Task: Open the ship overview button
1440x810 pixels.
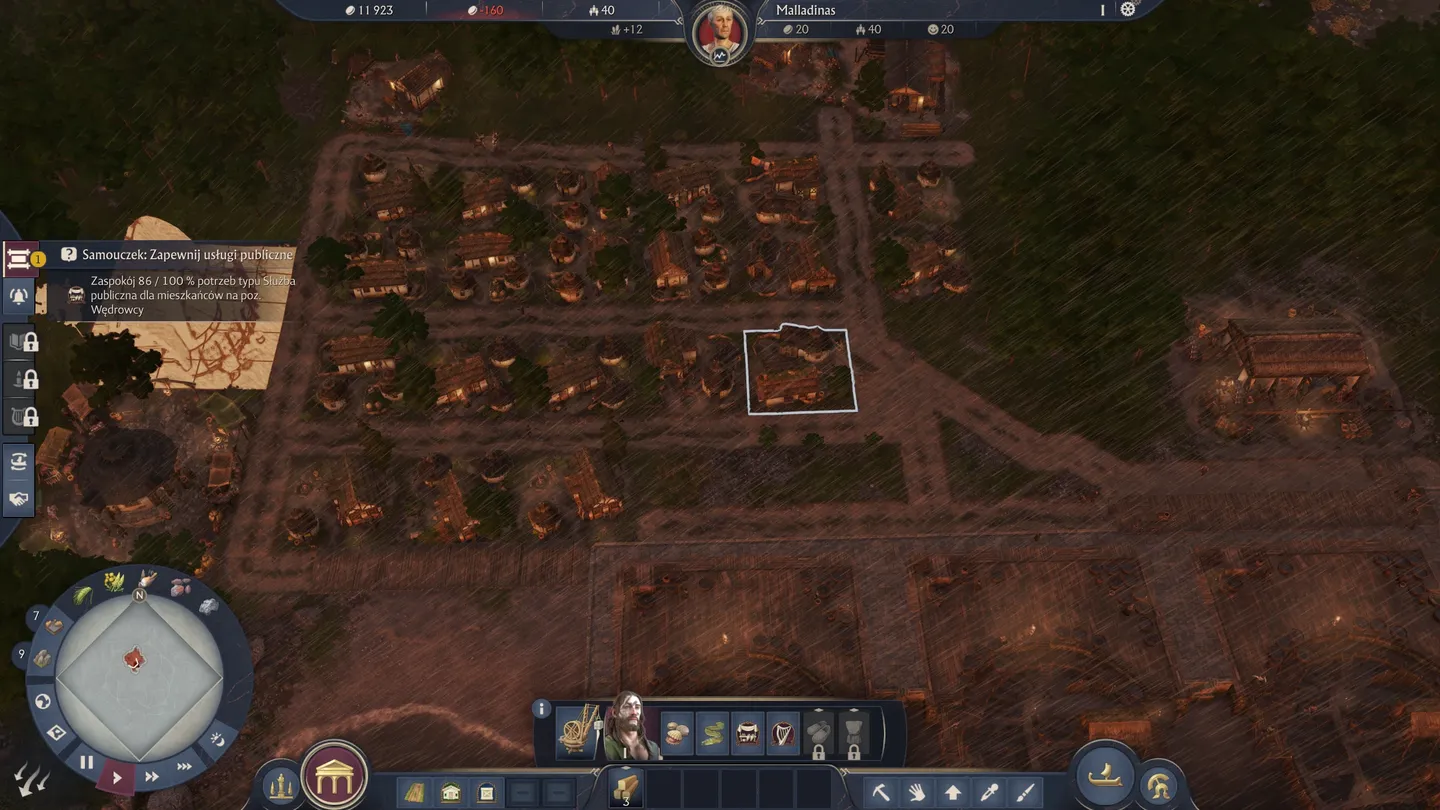Action: 1105,777
